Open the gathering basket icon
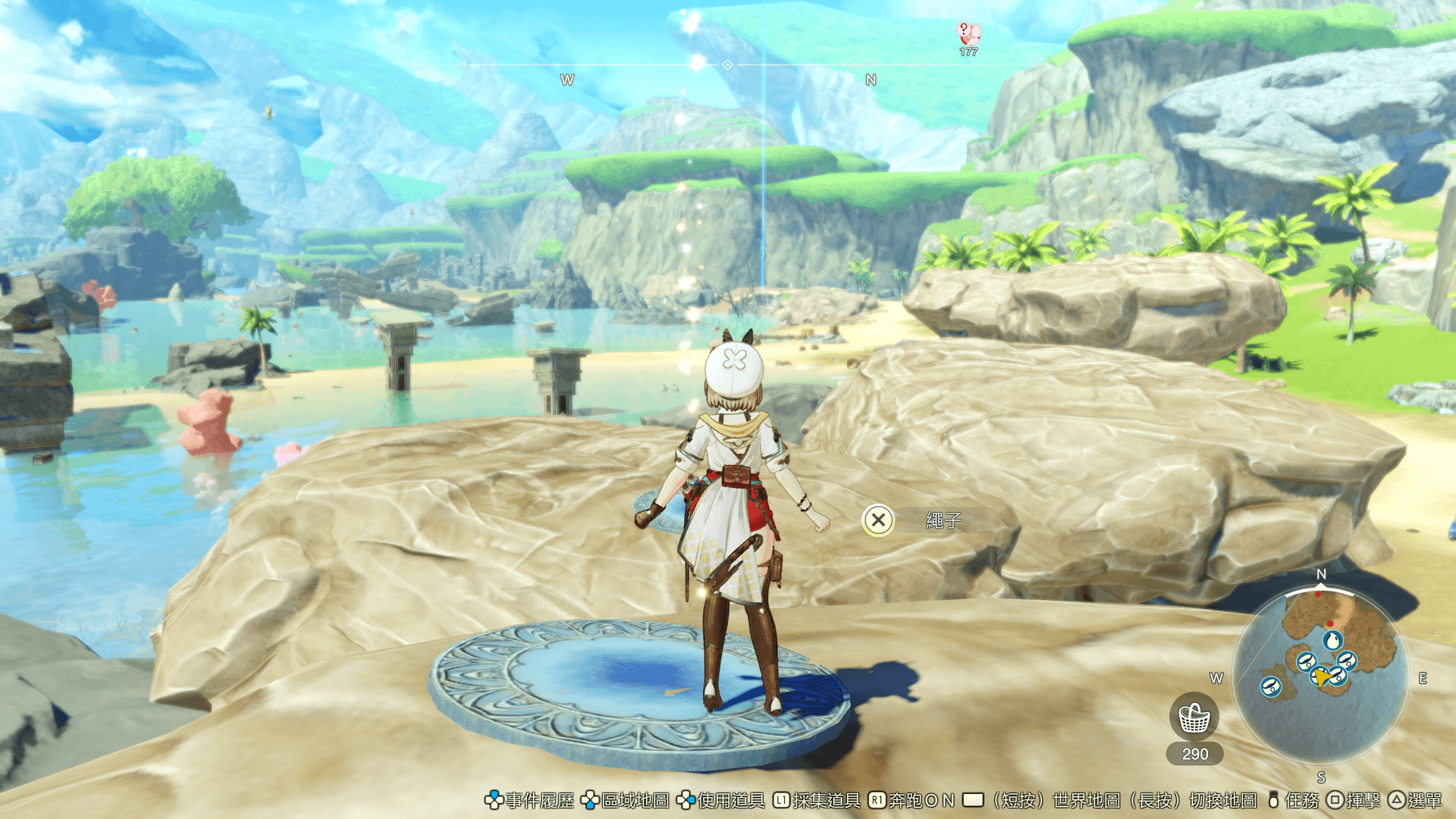 pyautogui.click(x=1194, y=717)
